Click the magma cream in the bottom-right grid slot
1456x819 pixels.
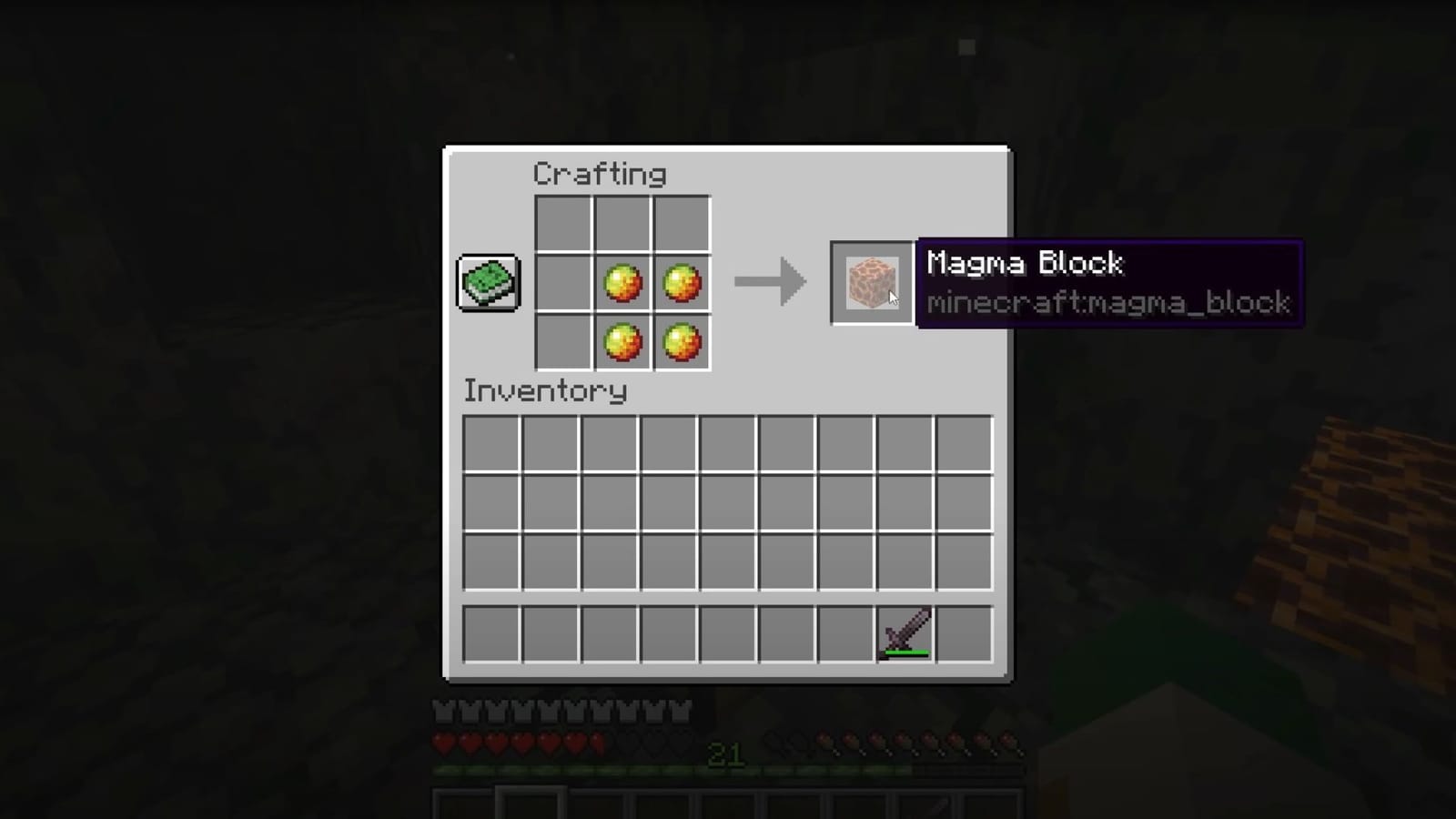click(681, 341)
